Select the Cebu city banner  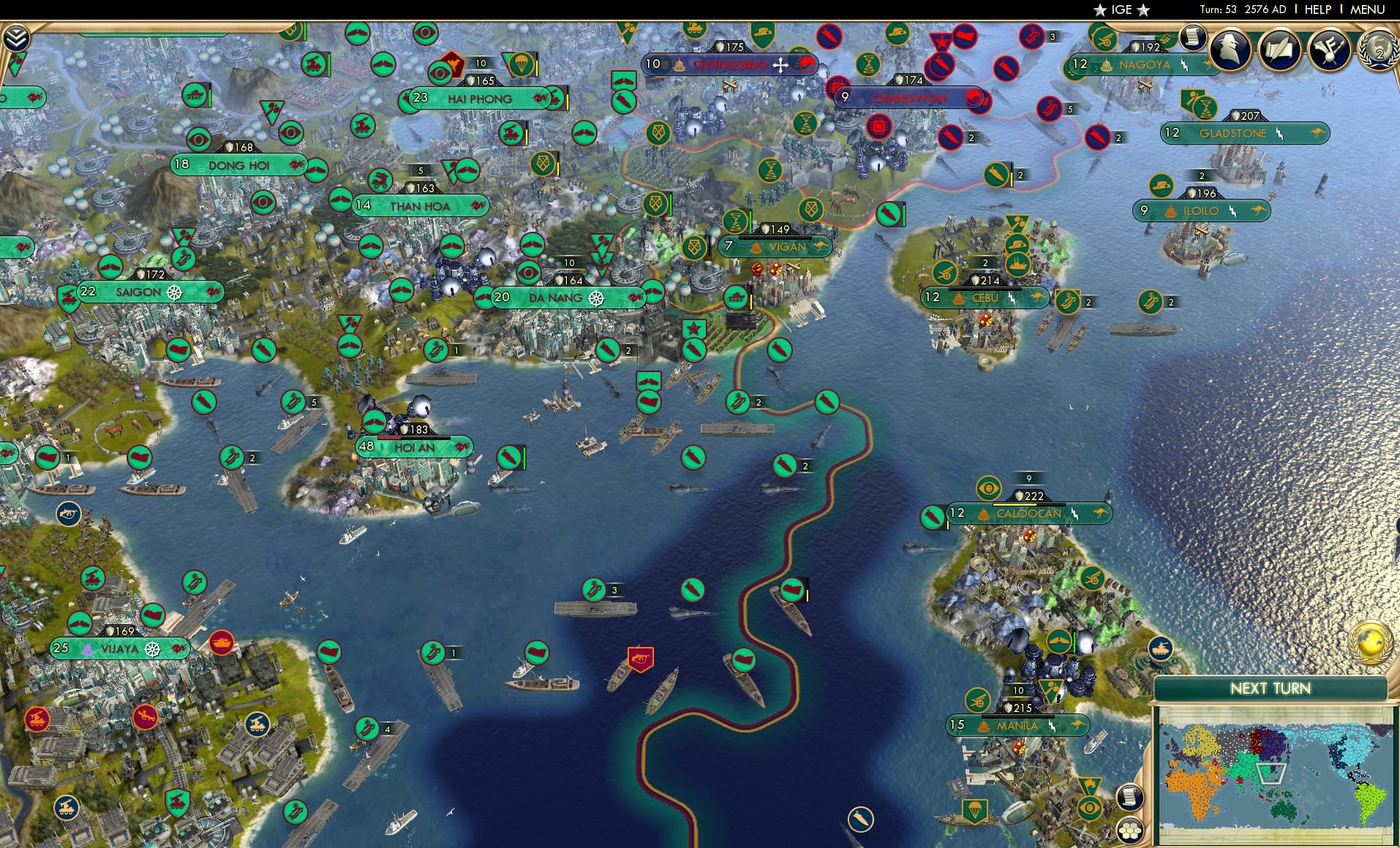click(x=987, y=298)
